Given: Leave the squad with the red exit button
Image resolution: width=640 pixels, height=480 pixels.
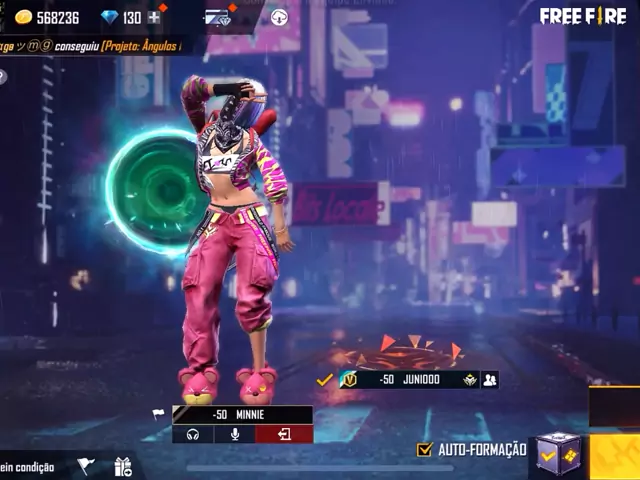Looking at the screenshot, I should [284, 434].
